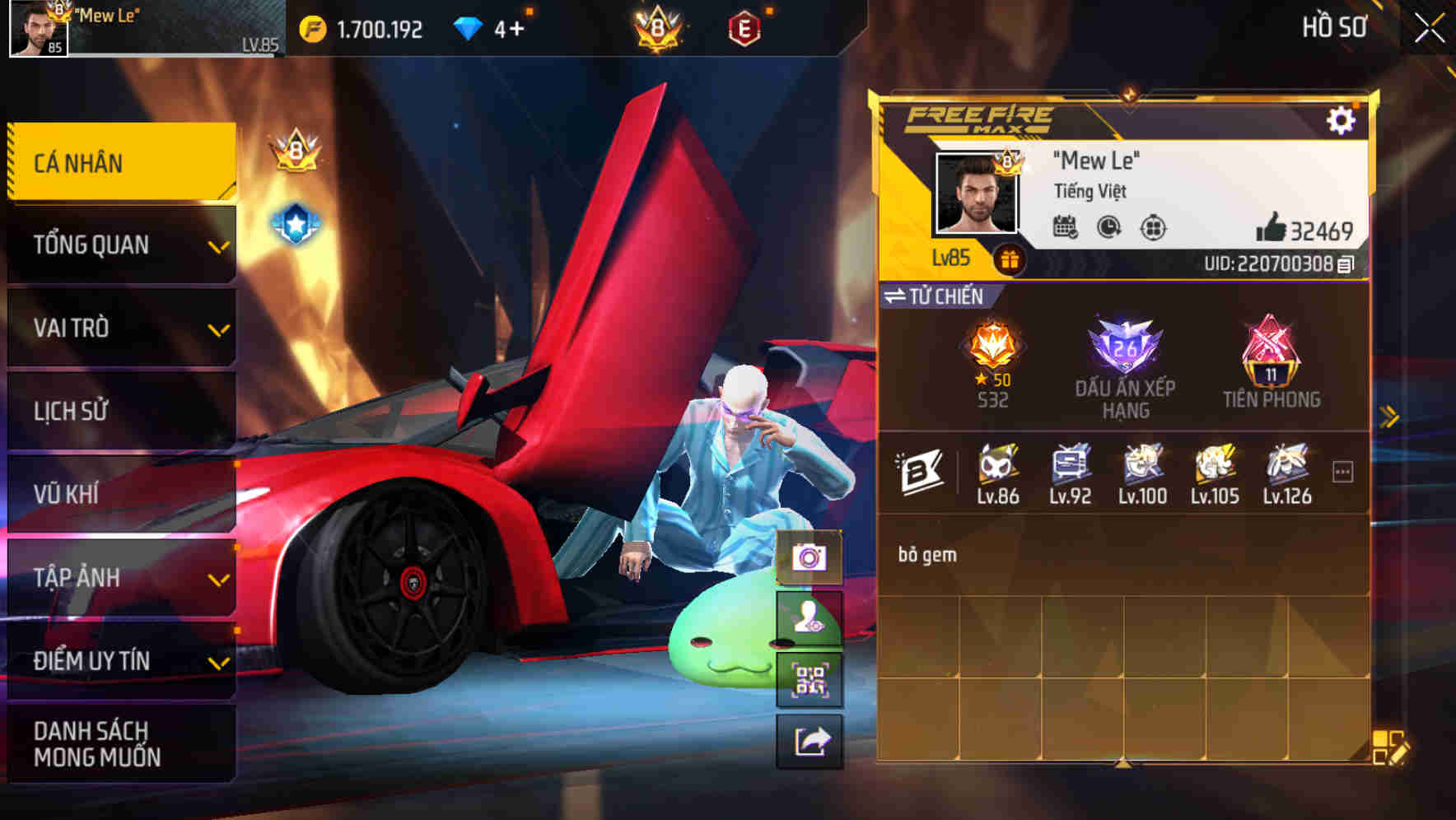Open the profile settings gear

[1344, 119]
